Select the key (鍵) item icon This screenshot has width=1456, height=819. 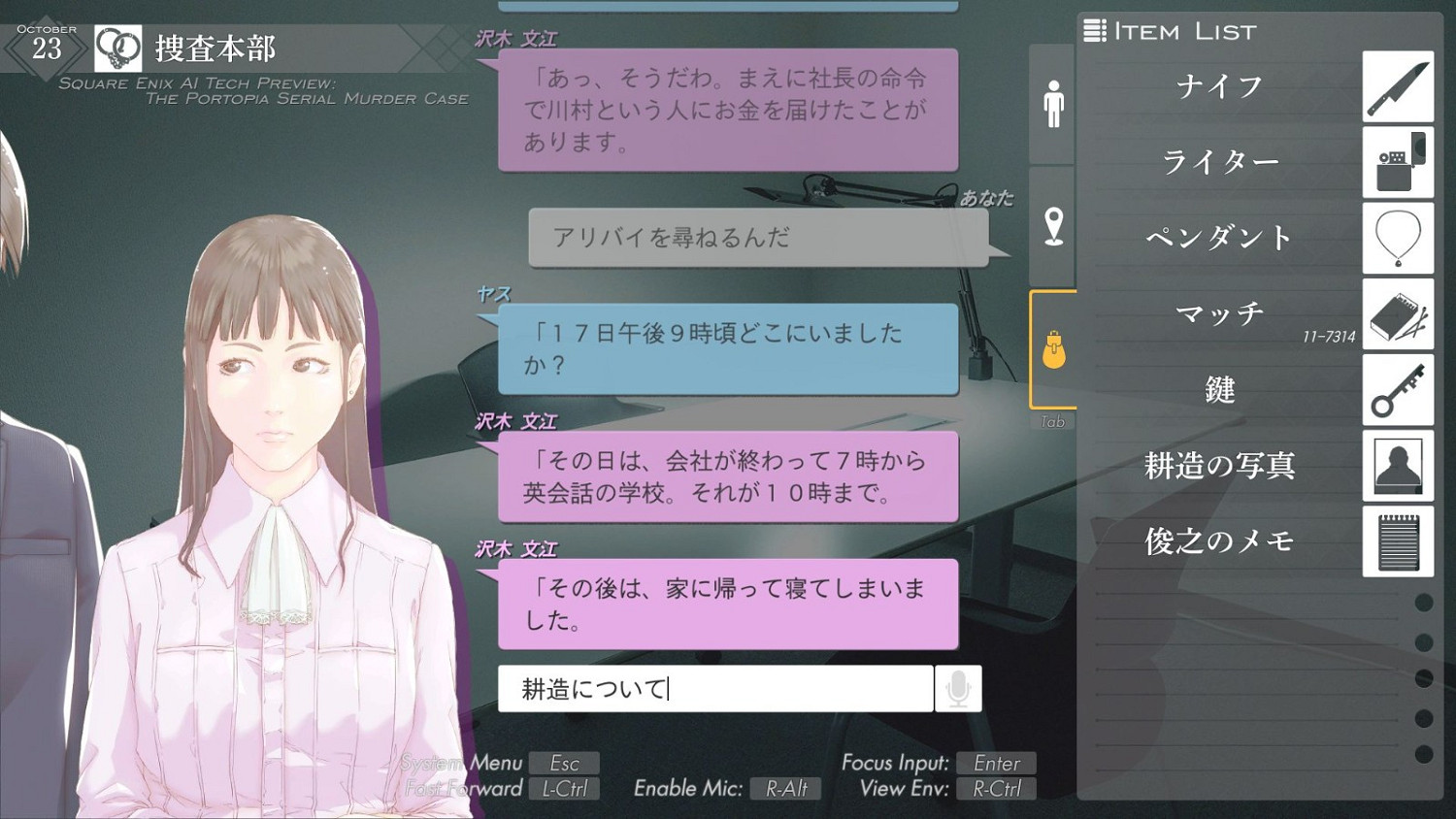(x=1398, y=390)
